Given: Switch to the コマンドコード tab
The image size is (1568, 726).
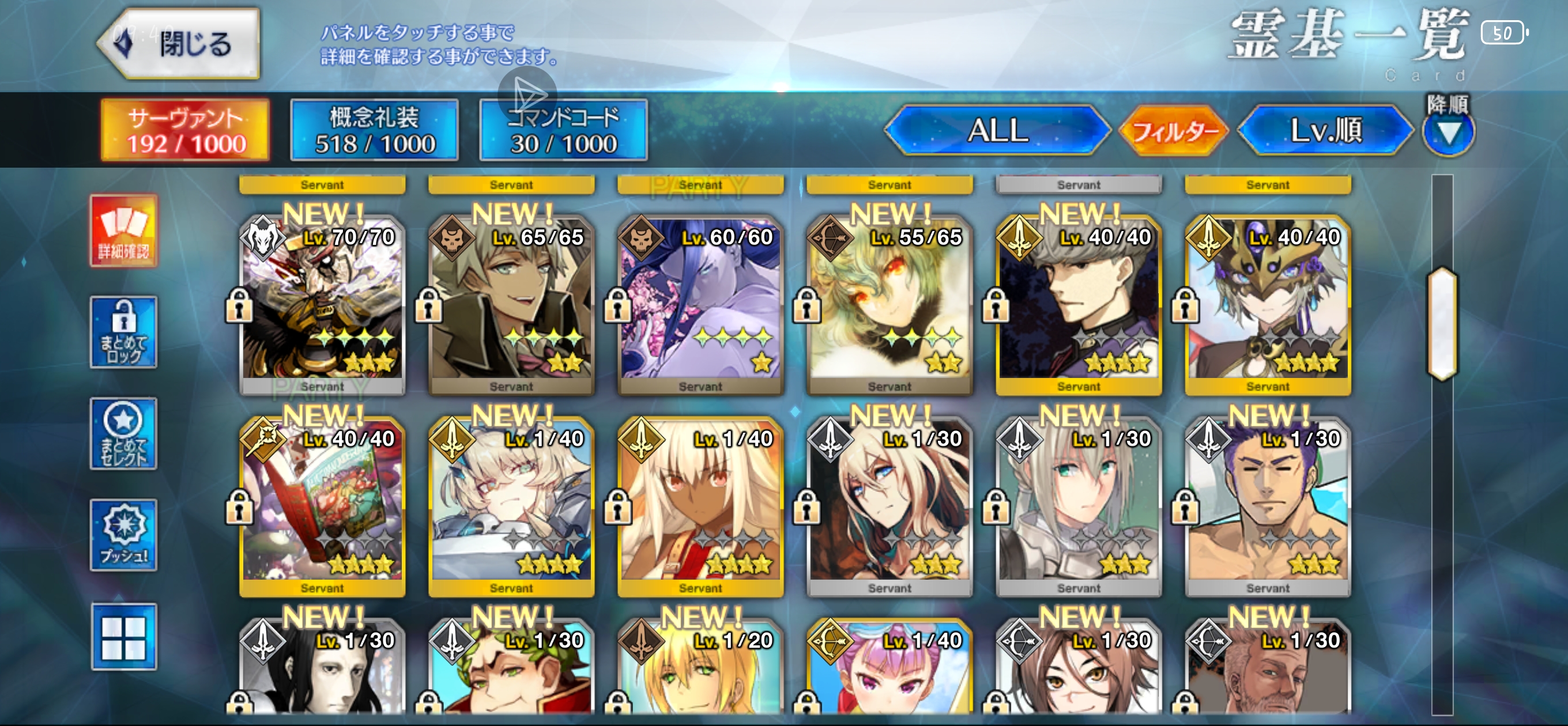Looking at the screenshot, I should [564, 130].
